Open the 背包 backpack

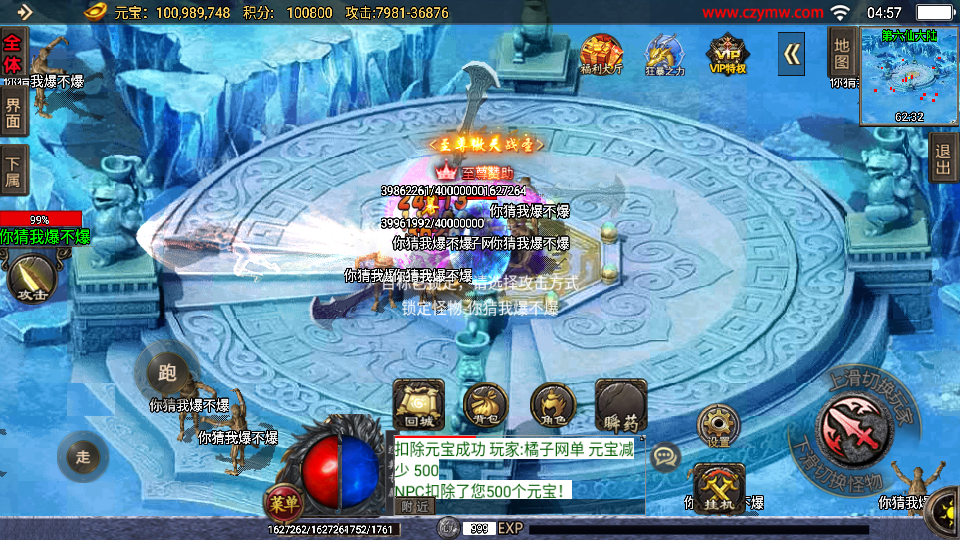point(484,405)
